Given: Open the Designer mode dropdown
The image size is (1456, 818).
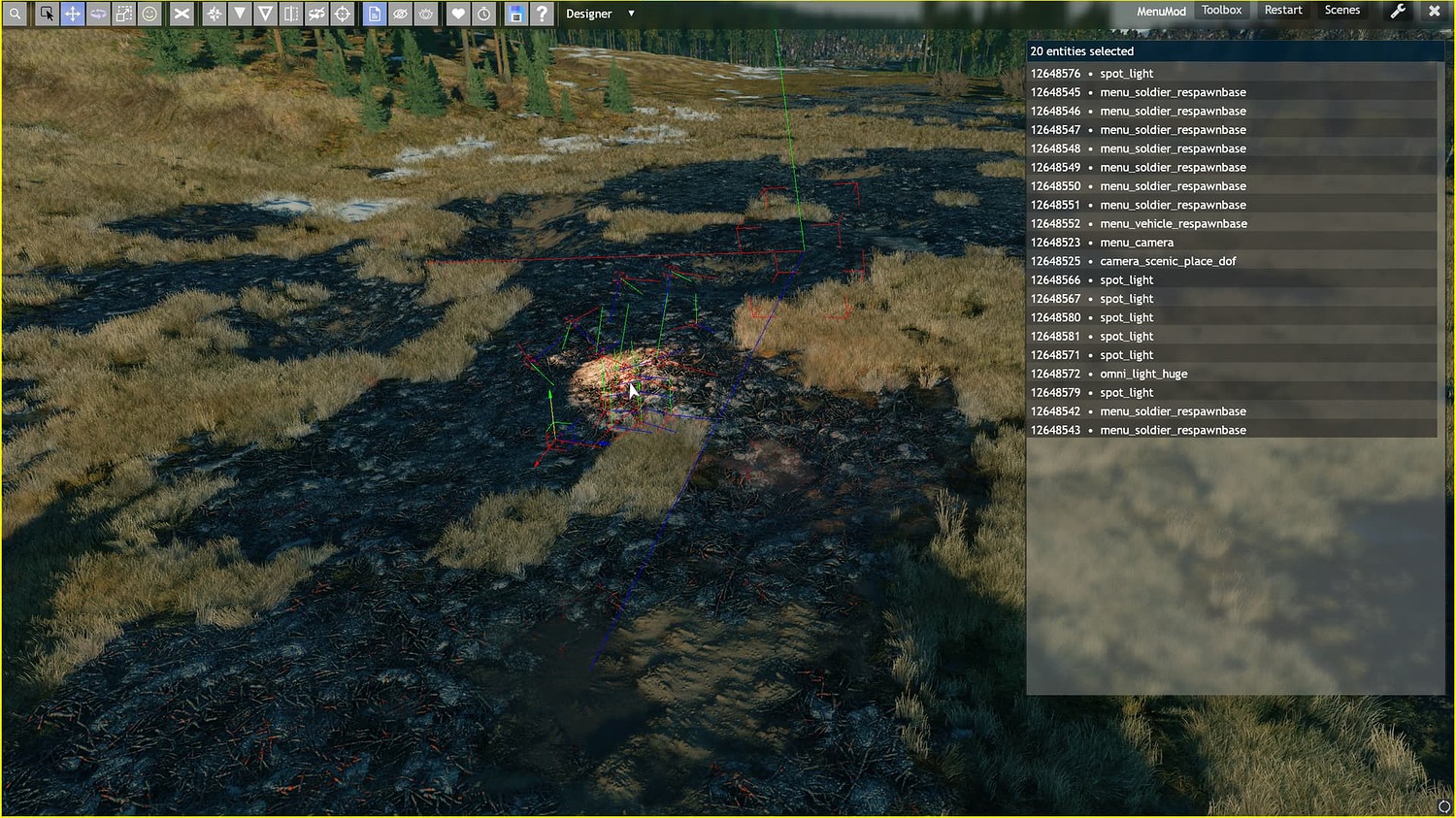Looking at the screenshot, I should [599, 14].
